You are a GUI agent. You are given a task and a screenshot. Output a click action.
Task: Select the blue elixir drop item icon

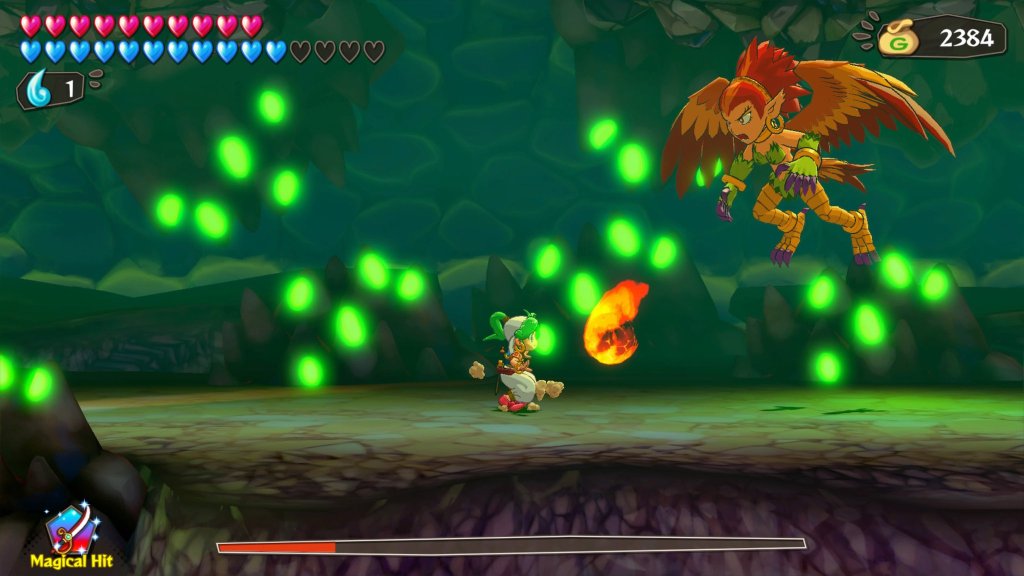(x=39, y=88)
